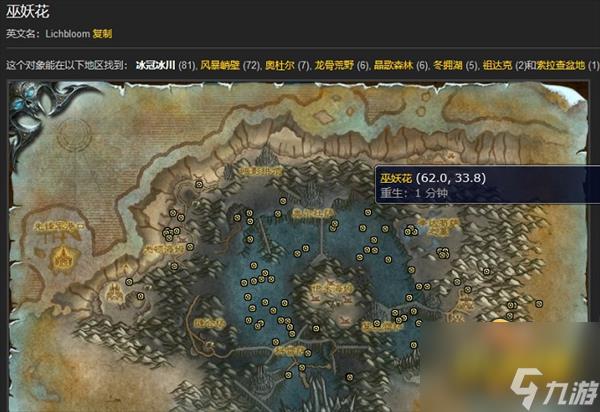Open the 风暴峭壁 zone map
600x412 pixels.
point(220,65)
